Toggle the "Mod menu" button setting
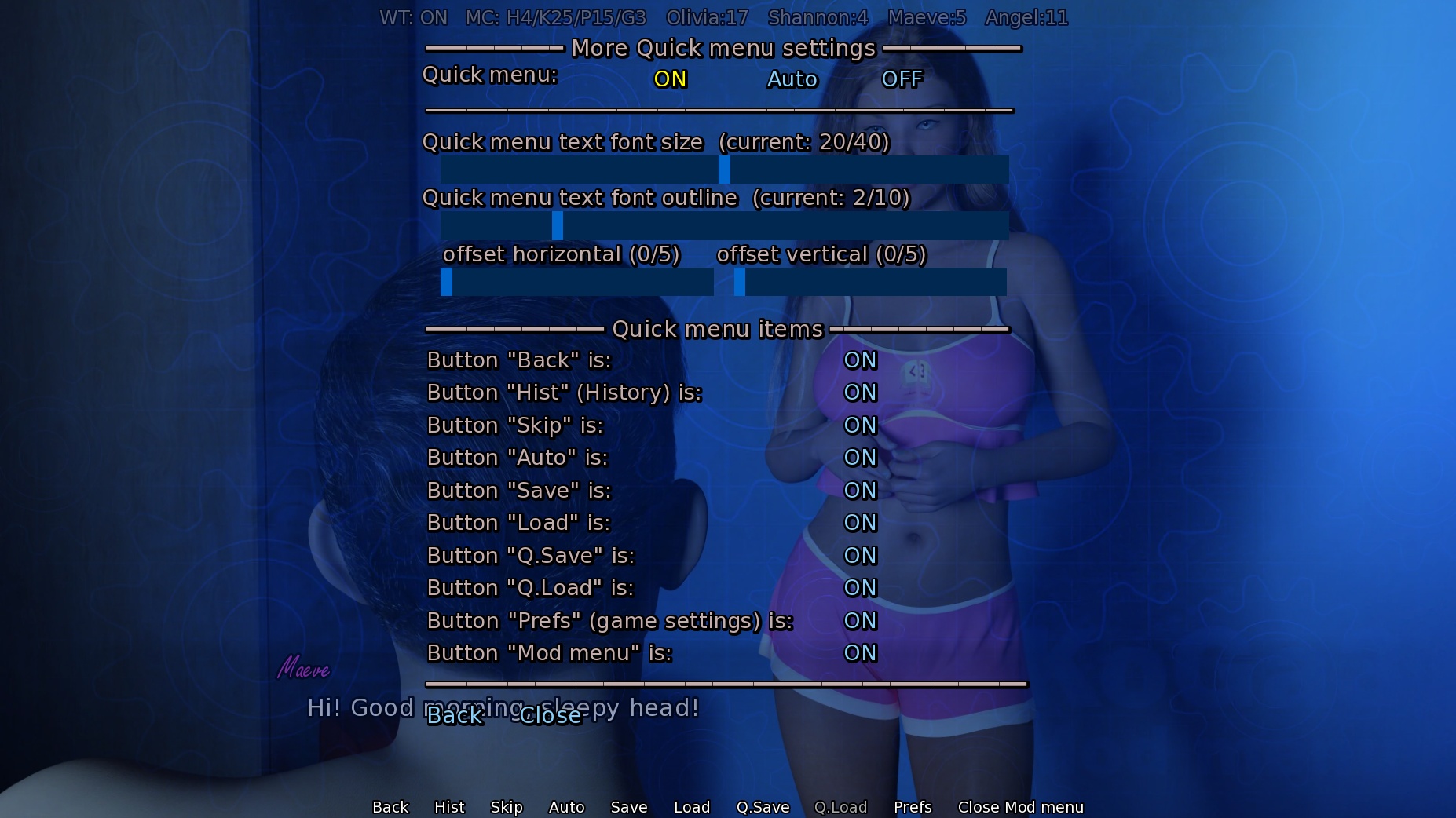The image size is (1456, 818). click(860, 653)
